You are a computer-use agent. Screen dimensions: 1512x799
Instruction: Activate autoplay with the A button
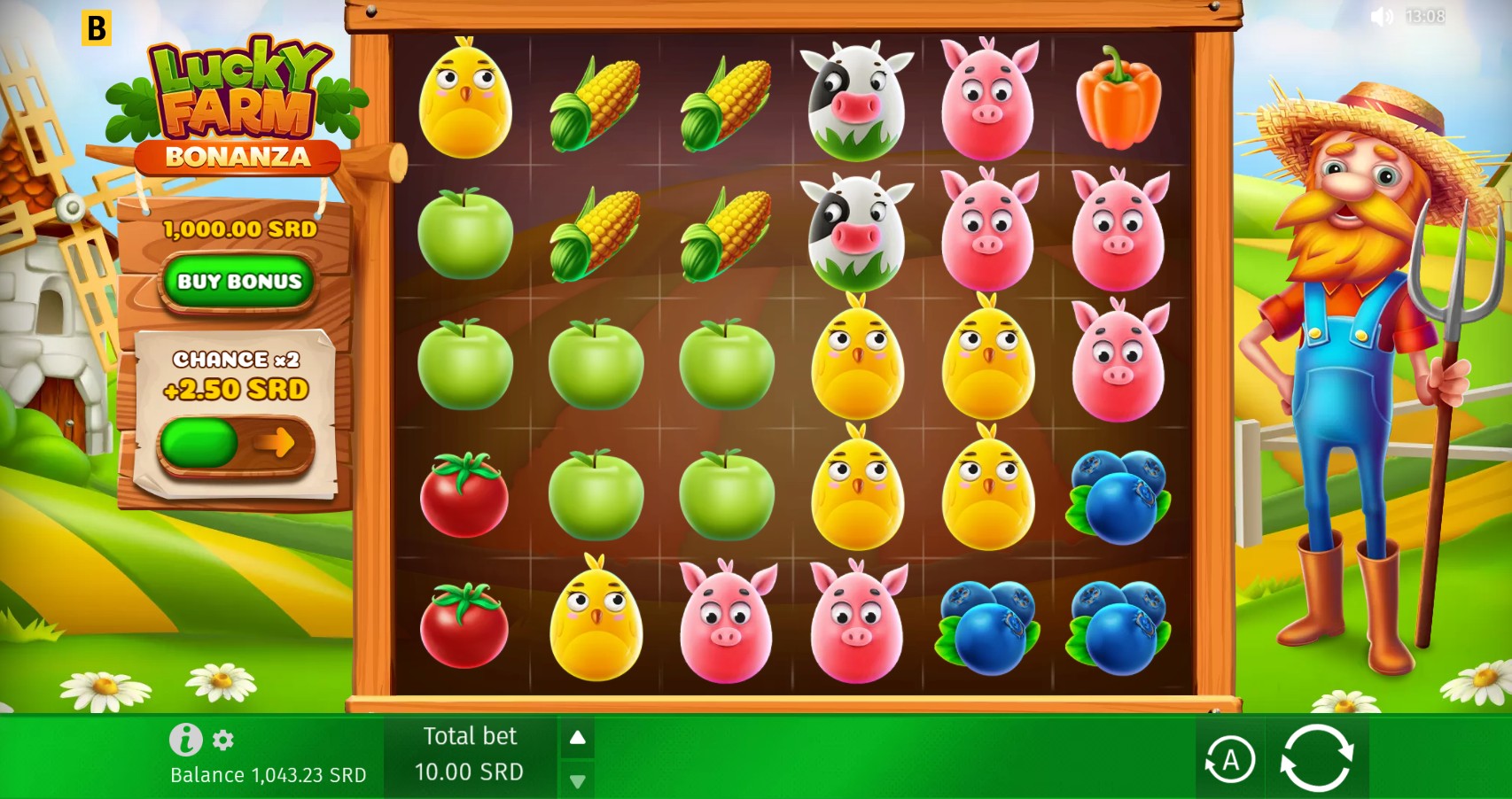tap(1232, 759)
